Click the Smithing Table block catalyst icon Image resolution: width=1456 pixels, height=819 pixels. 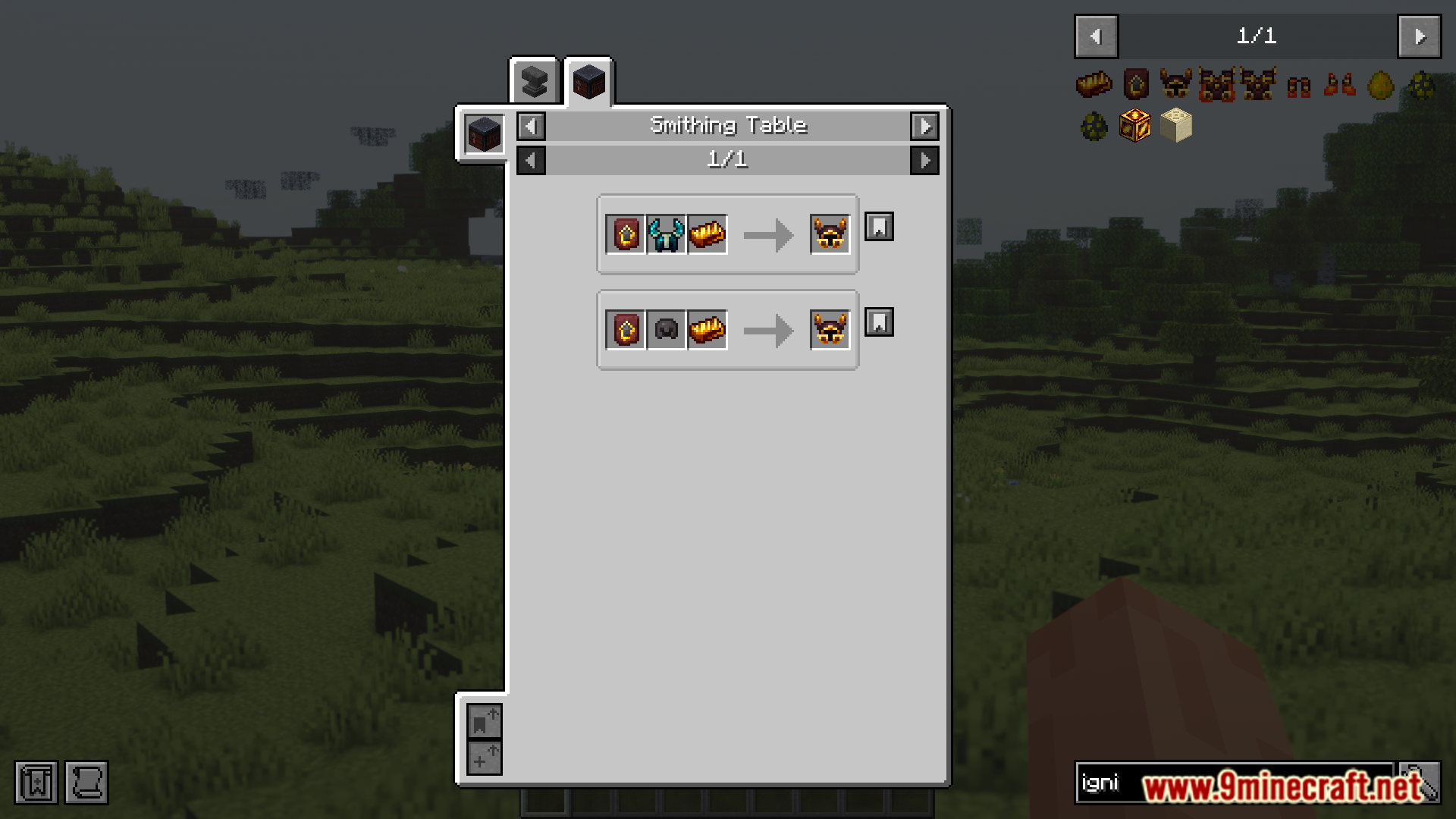coord(484,135)
